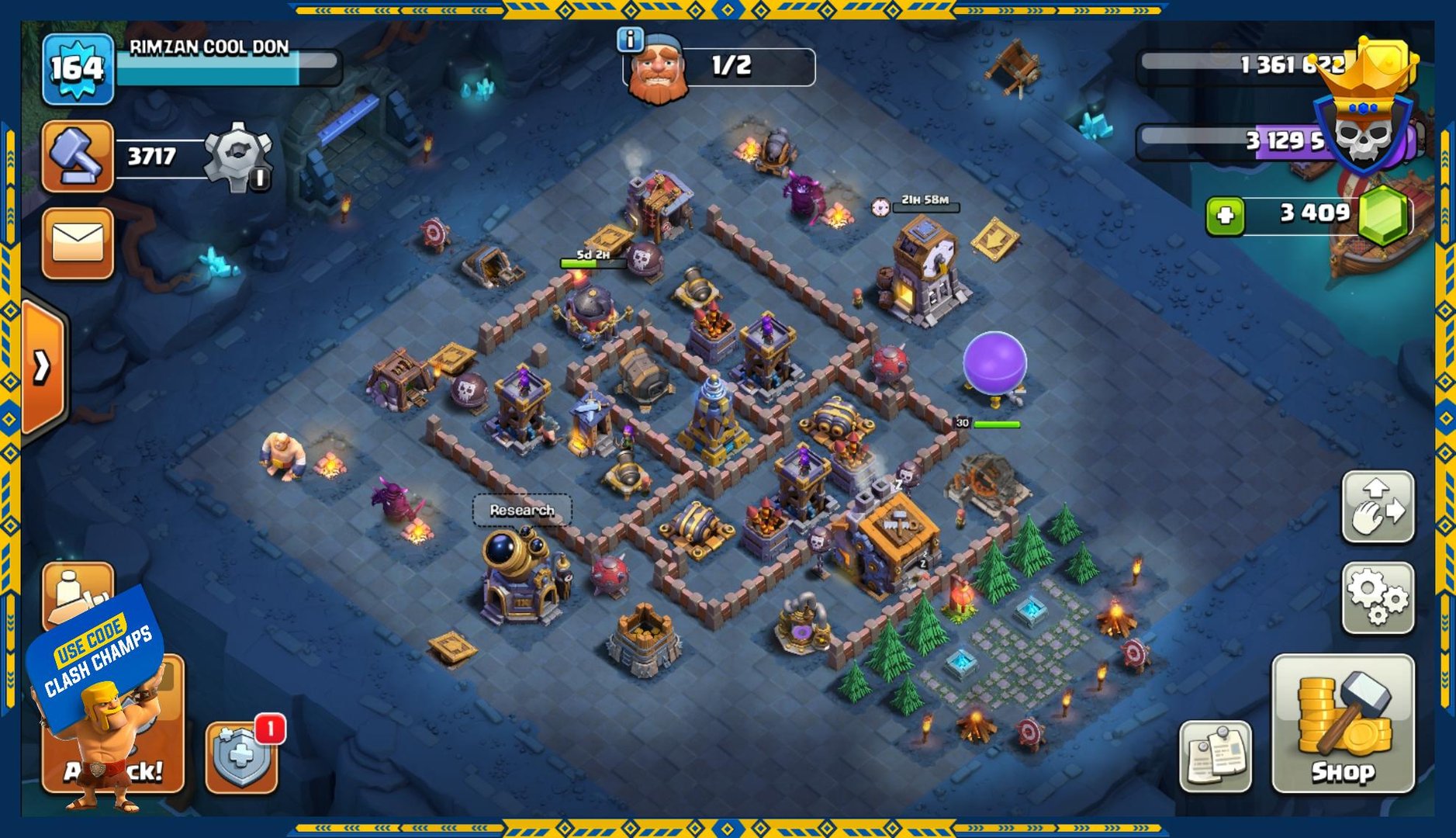The width and height of the screenshot is (1456, 838).
Task: Open the hammer trophies button
Action: coord(77,156)
